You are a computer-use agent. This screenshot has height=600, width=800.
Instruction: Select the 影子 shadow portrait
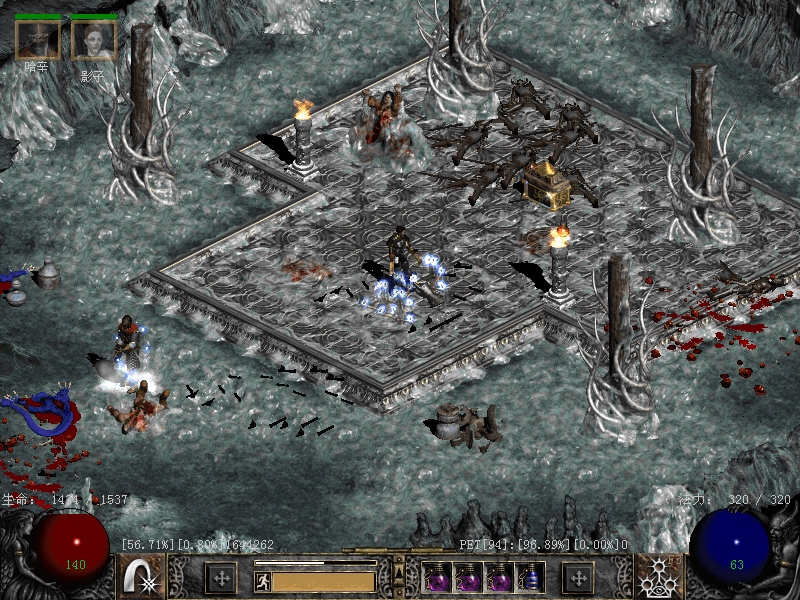[x=94, y=40]
